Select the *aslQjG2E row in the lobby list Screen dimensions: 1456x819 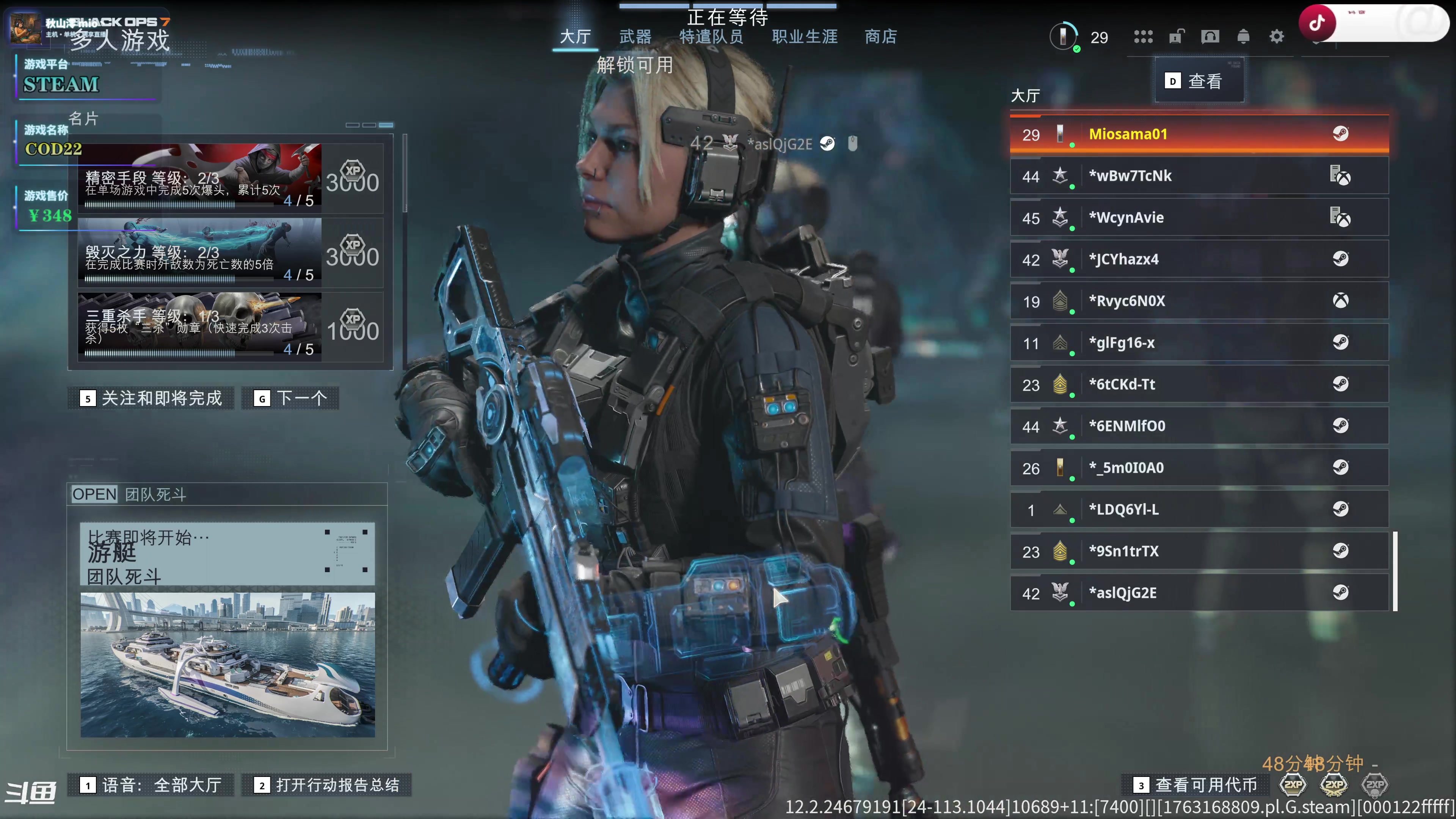tap(1199, 593)
